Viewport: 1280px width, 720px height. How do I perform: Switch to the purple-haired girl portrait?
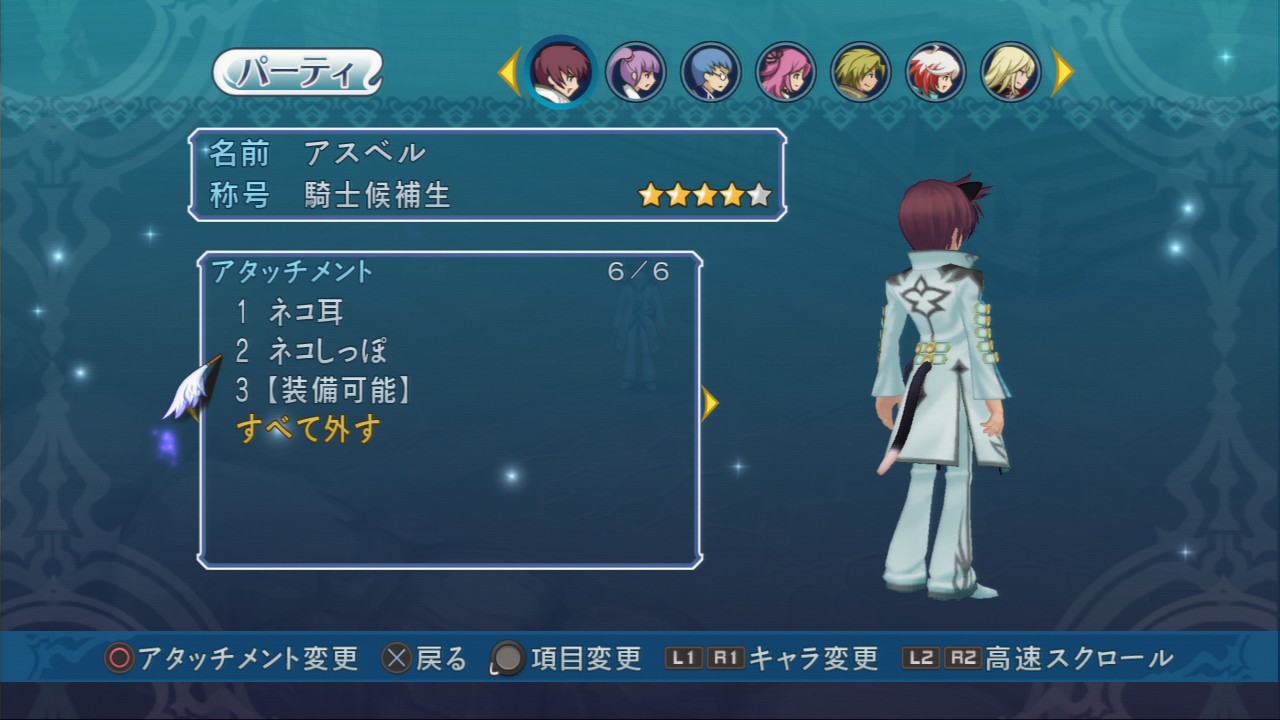coord(636,71)
